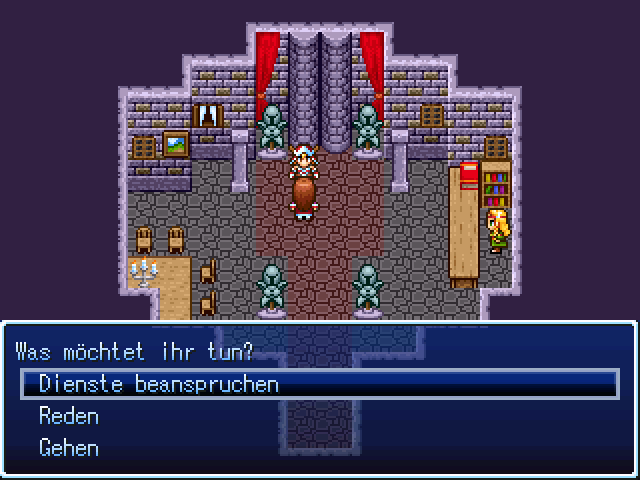The width and height of the screenshot is (640, 480).
Task: Choose 'Reden' to talk
Action: point(69,416)
